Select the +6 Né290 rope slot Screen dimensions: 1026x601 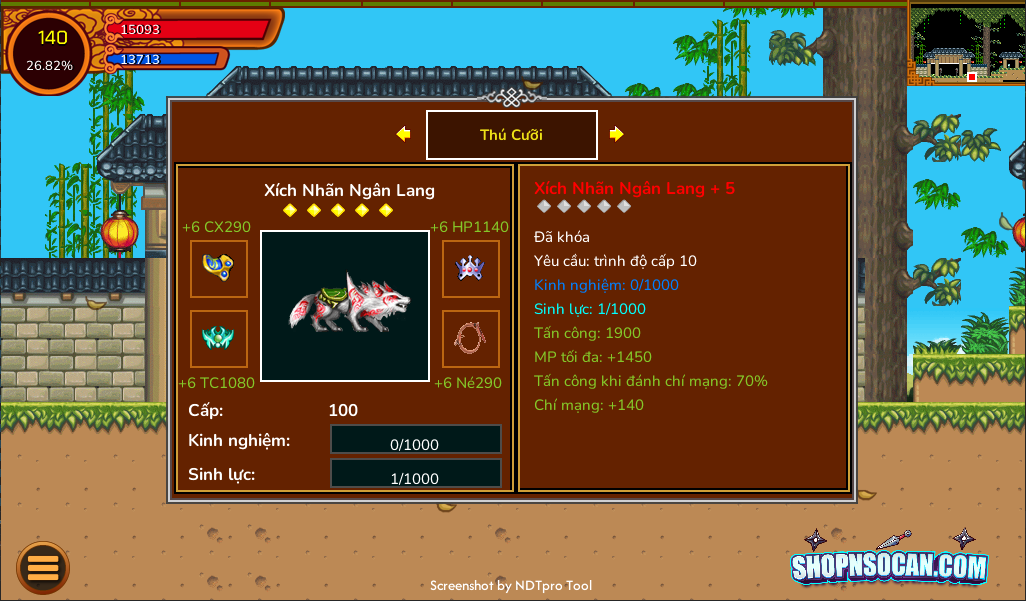pyautogui.click(x=471, y=339)
